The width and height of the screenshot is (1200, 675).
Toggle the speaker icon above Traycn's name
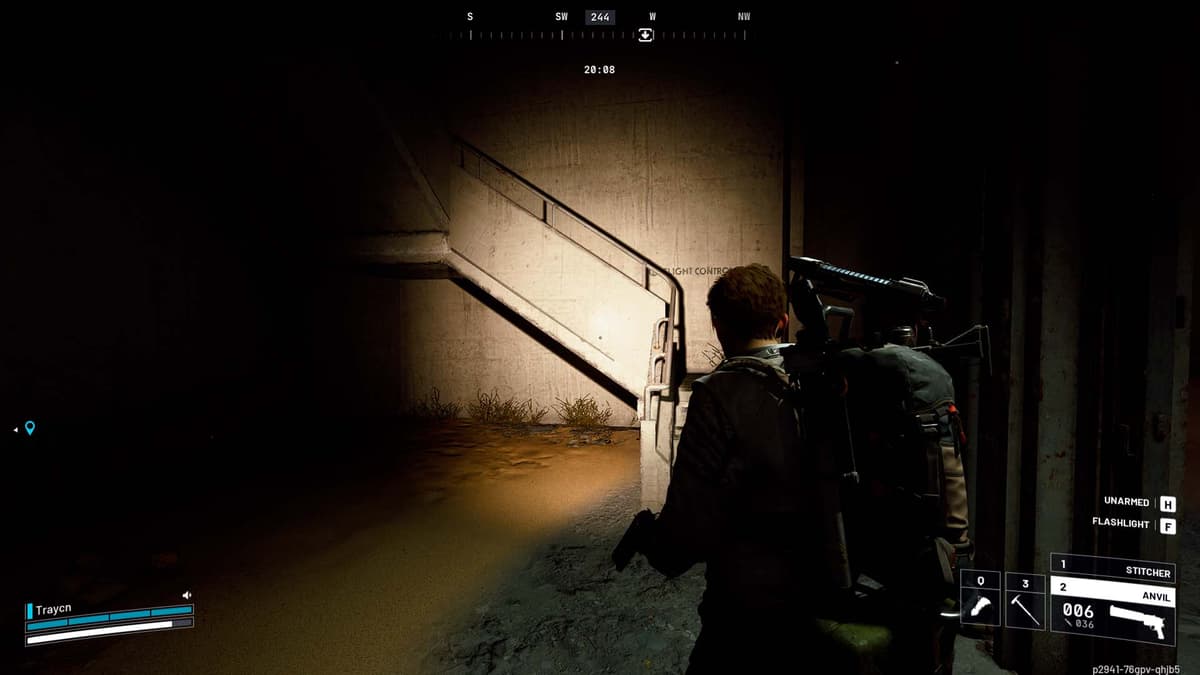point(187,595)
